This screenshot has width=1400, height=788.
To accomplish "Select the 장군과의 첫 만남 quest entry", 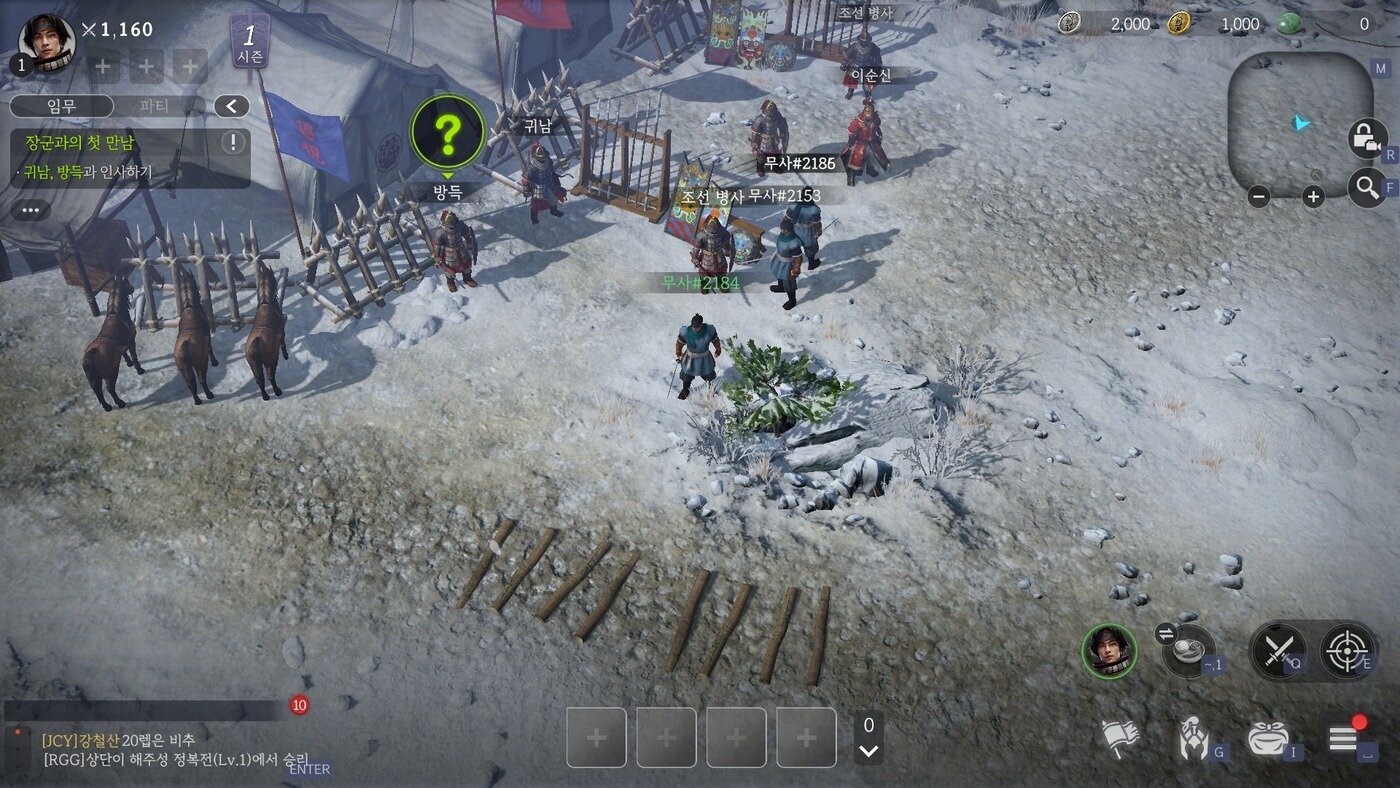I will click(x=80, y=142).
